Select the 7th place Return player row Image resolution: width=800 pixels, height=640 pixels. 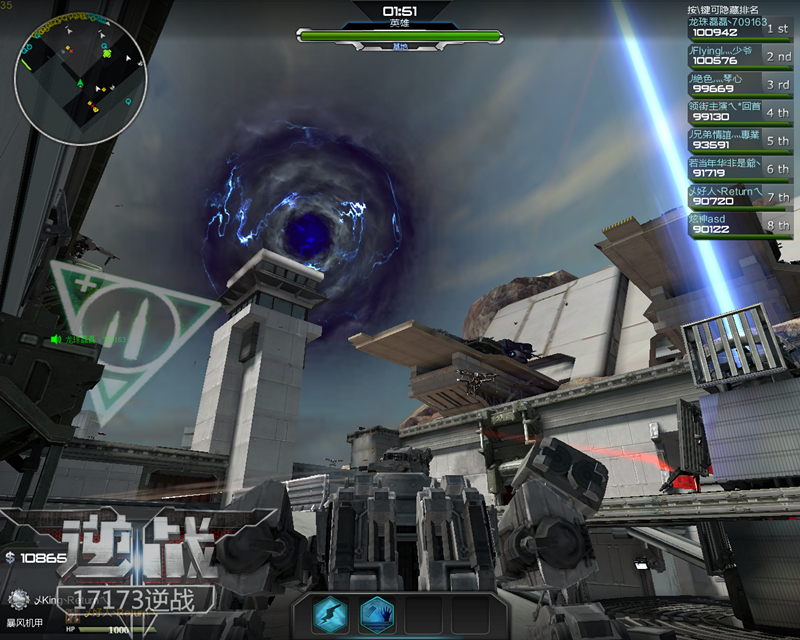(740, 197)
